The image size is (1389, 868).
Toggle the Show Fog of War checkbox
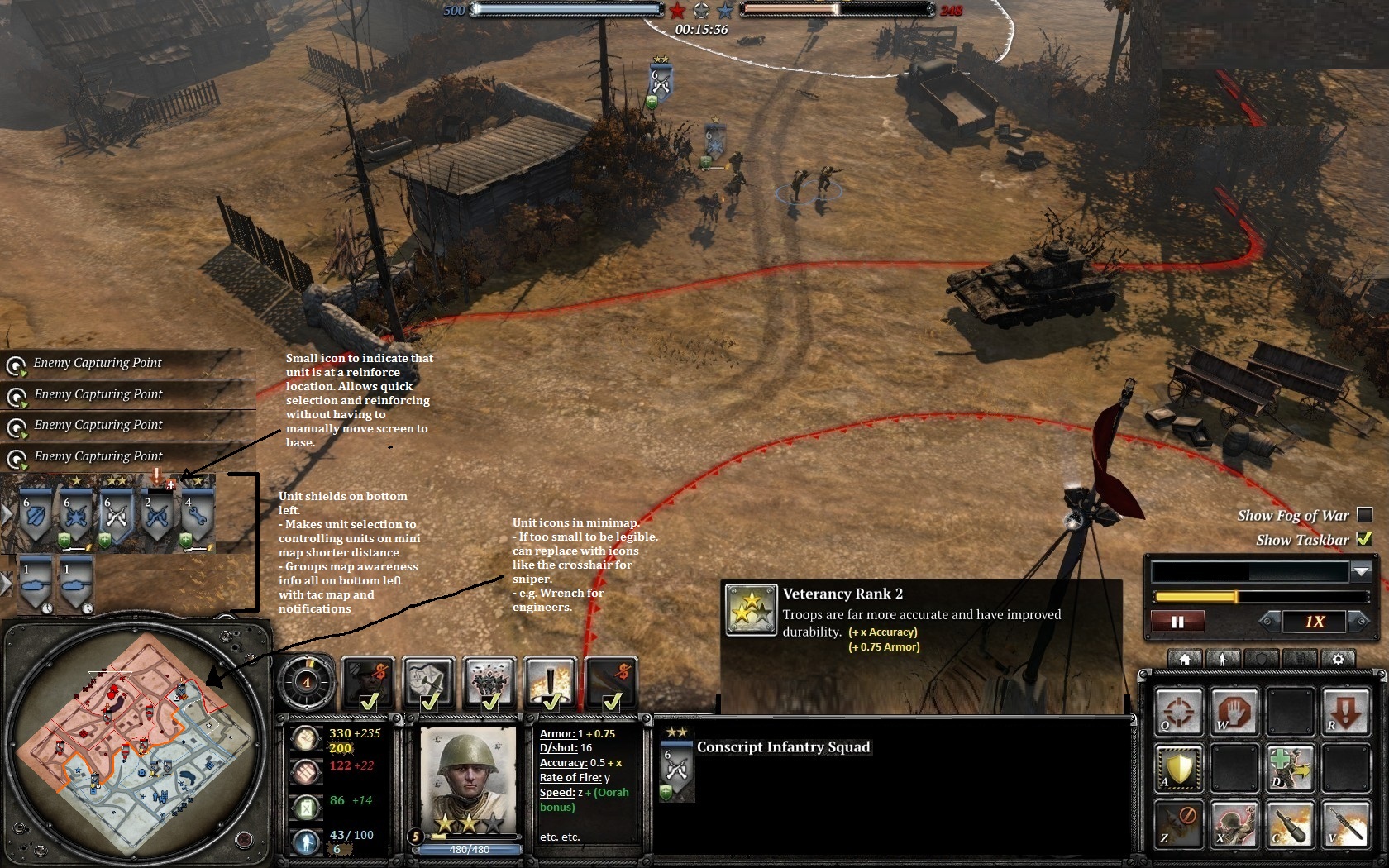1365,515
